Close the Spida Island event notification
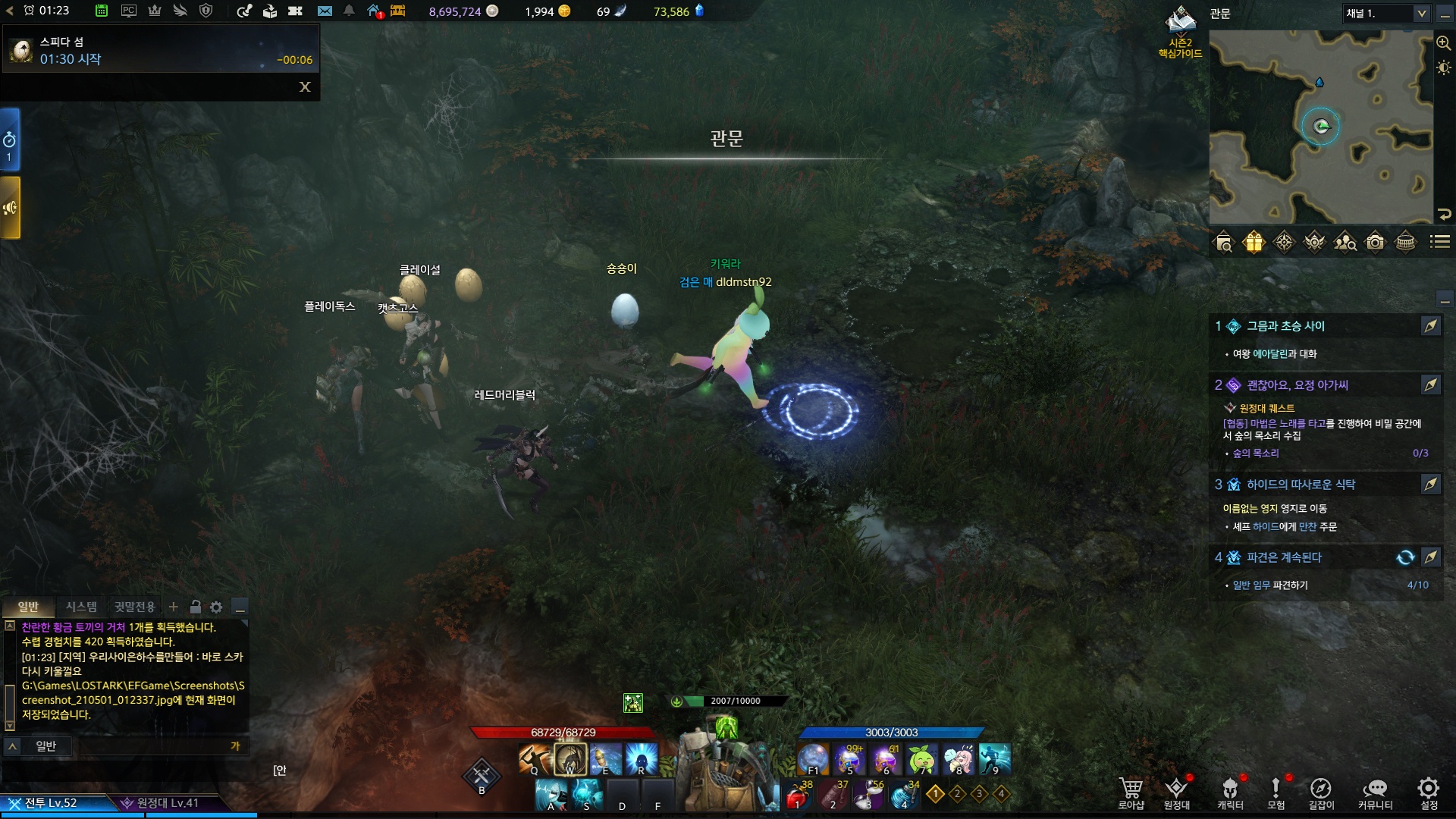 click(x=305, y=87)
